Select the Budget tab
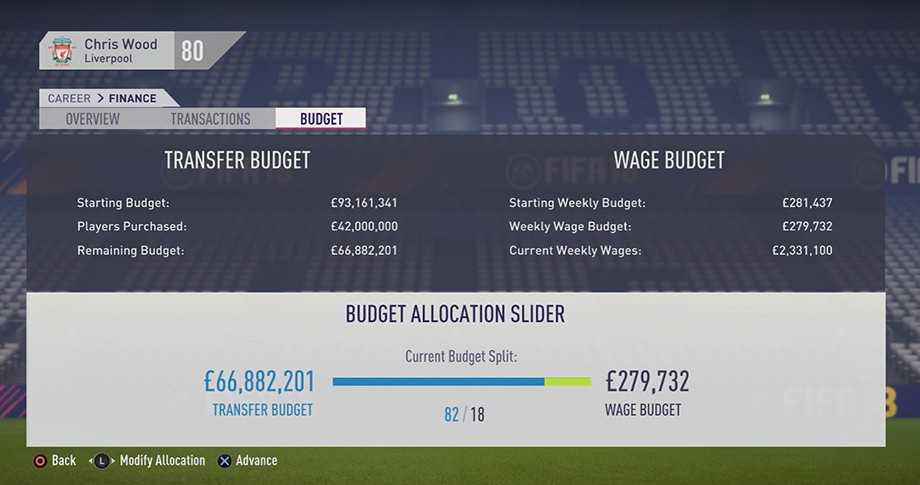Image resolution: width=920 pixels, height=485 pixels. [321, 119]
